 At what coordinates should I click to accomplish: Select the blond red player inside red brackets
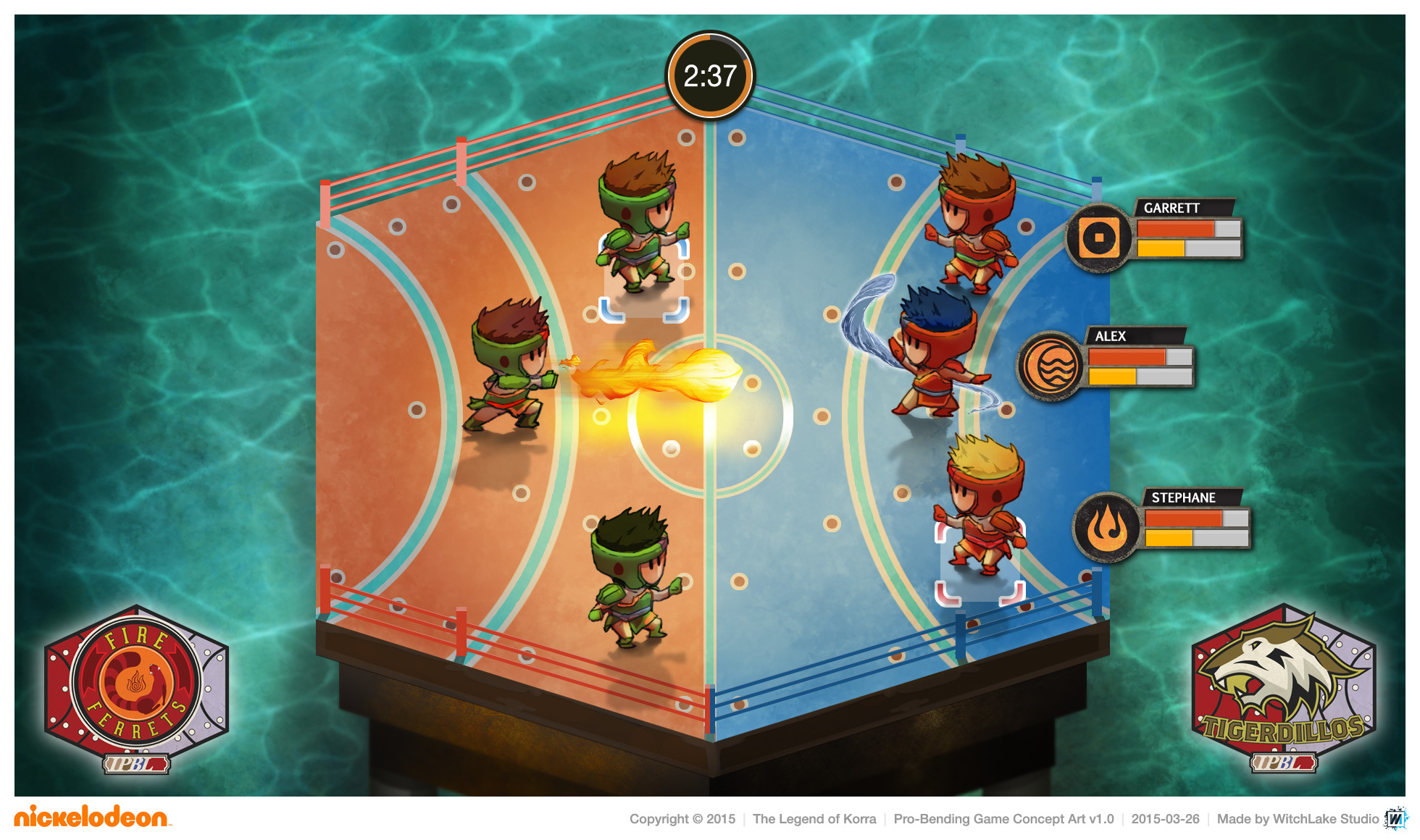click(x=982, y=507)
